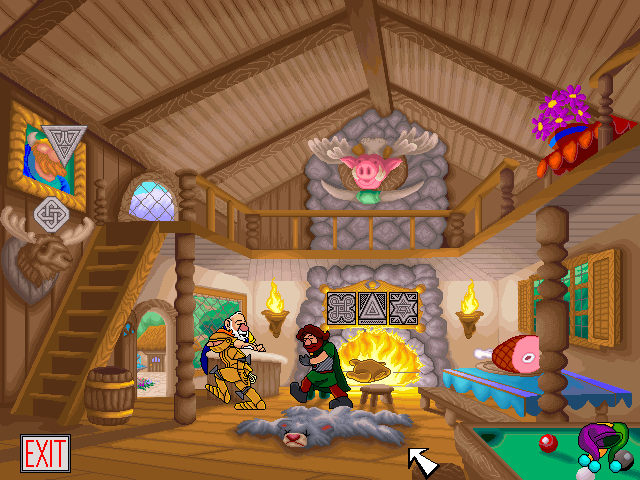640x480 pixels.
Task: Click the red EXIT button
Action: (x=45, y=454)
